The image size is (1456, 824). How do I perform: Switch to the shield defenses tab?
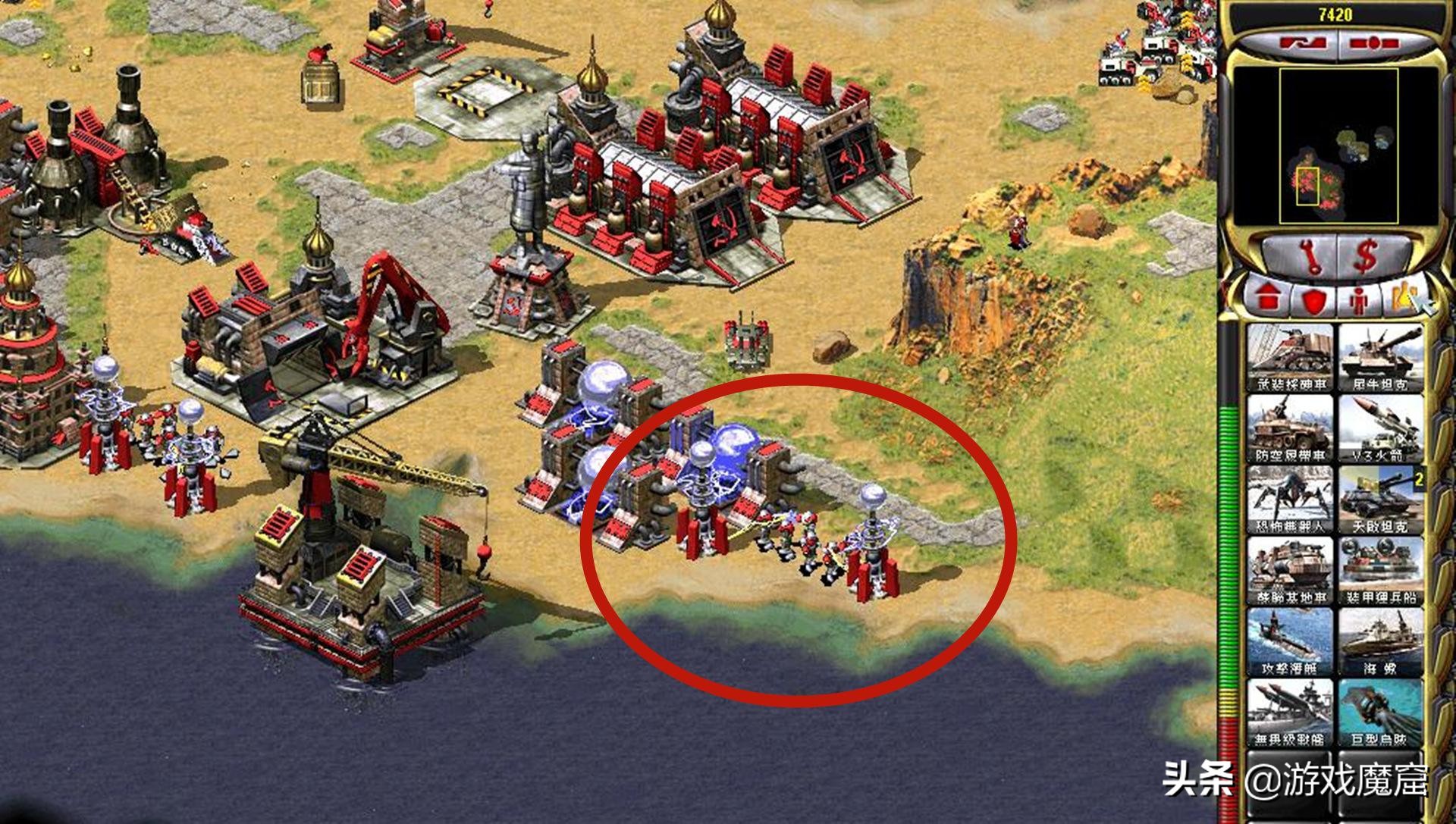(1313, 300)
